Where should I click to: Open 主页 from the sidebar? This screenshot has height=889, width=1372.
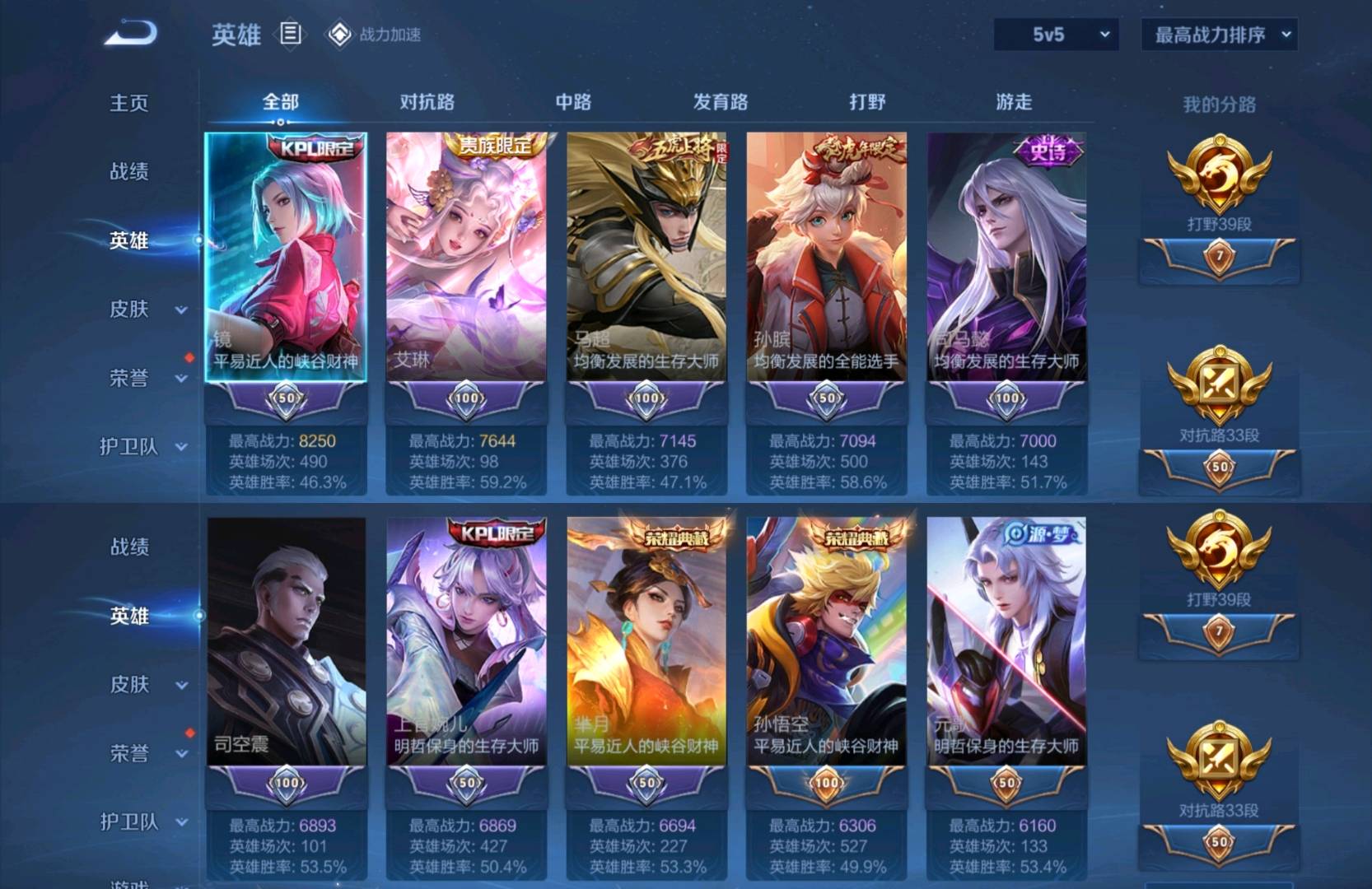click(x=130, y=104)
